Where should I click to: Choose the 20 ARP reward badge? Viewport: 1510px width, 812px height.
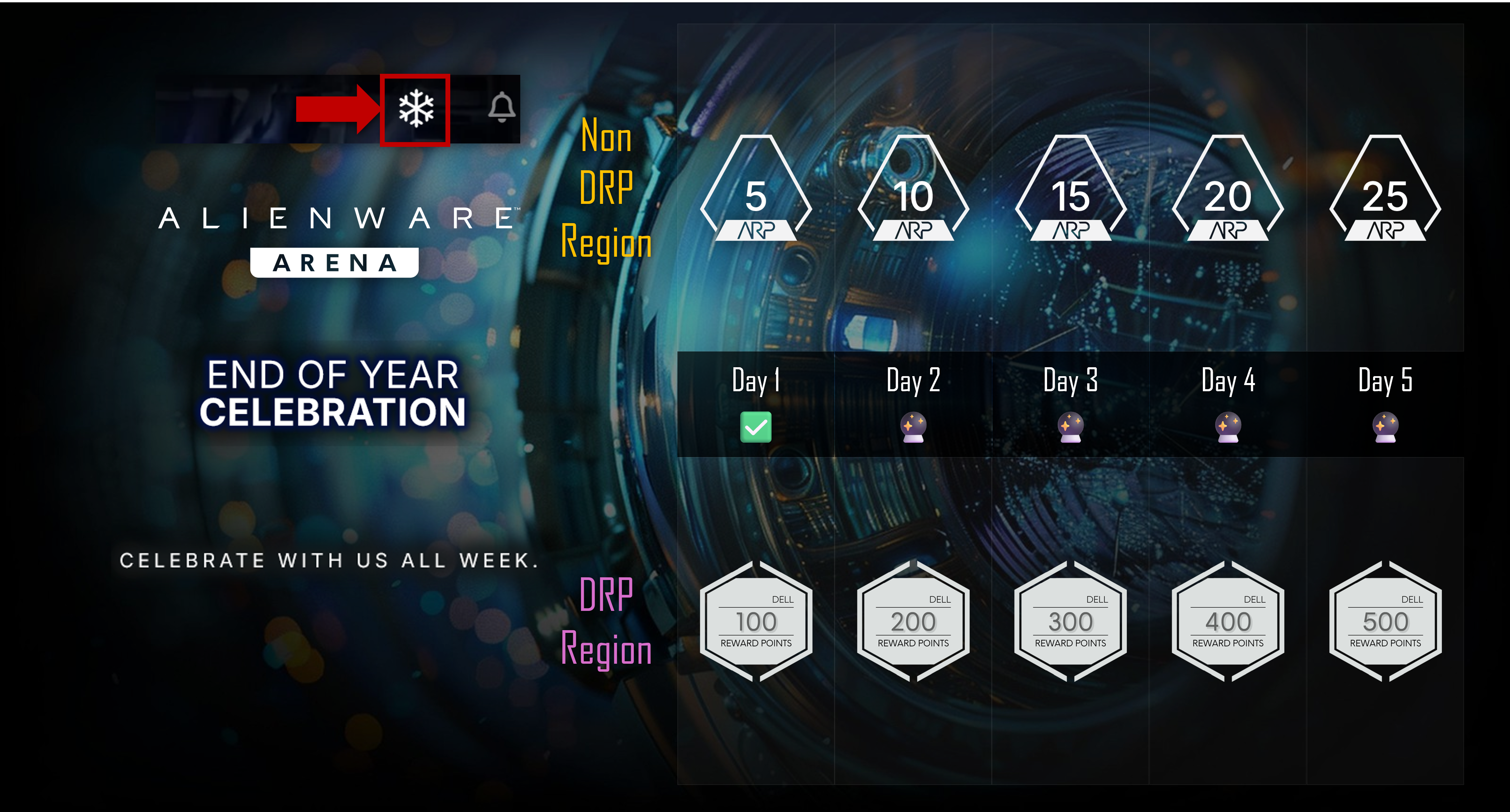(x=1228, y=190)
